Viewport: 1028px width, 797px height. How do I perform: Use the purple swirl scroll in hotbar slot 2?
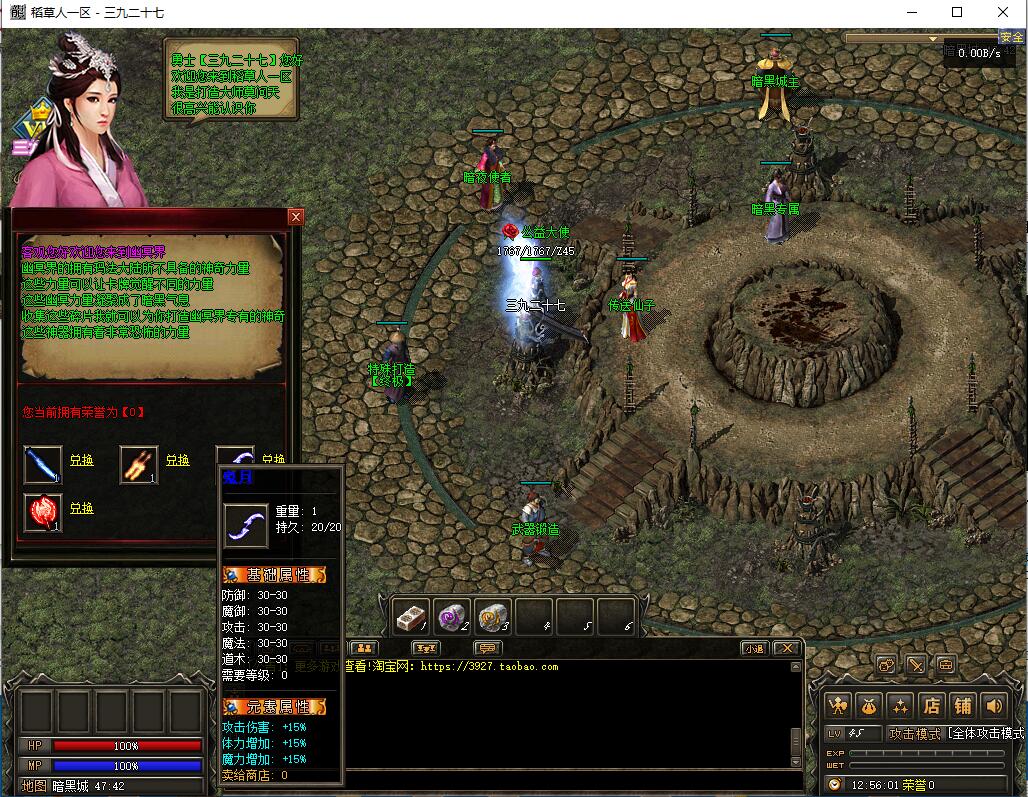[452, 617]
